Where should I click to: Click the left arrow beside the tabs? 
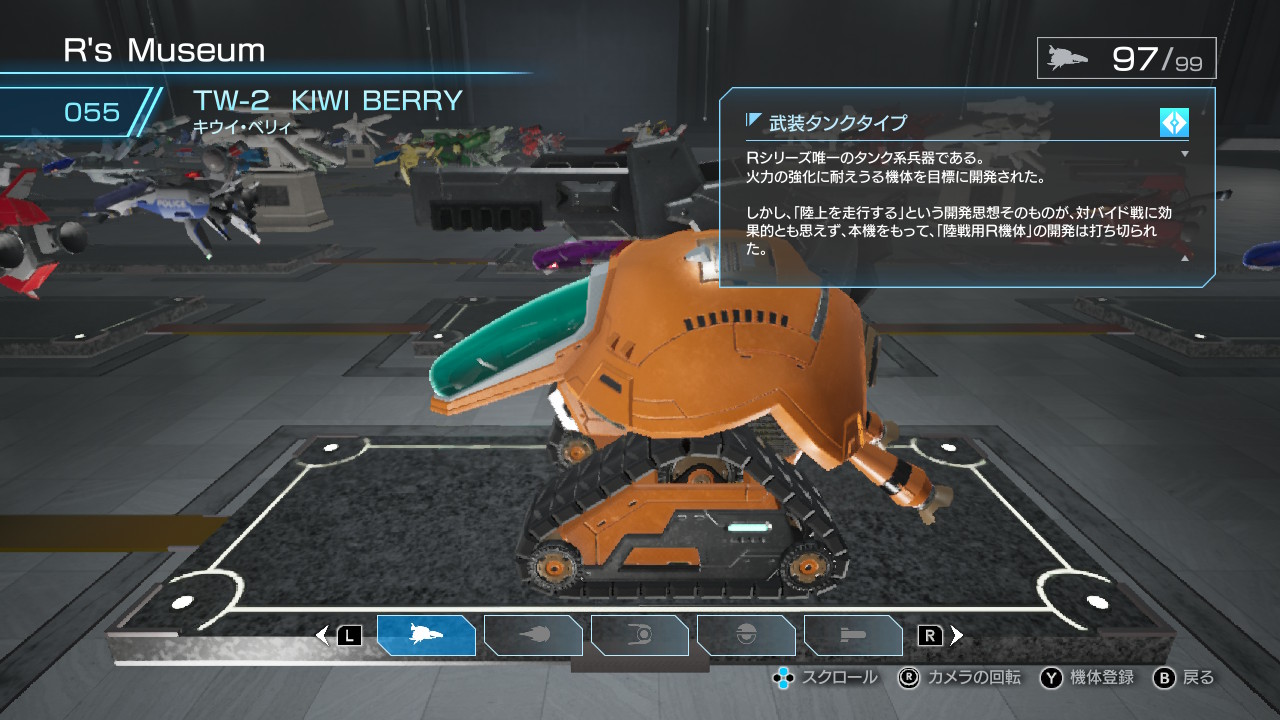(x=322, y=635)
